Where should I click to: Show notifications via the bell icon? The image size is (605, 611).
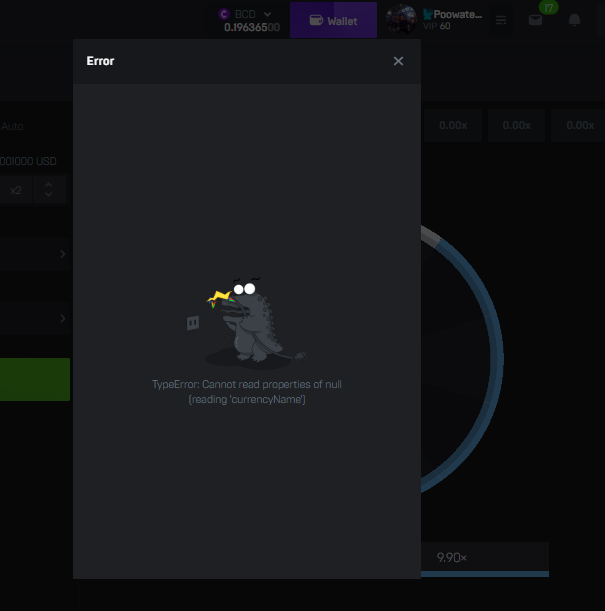pyautogui.click(x=574, y=20)
